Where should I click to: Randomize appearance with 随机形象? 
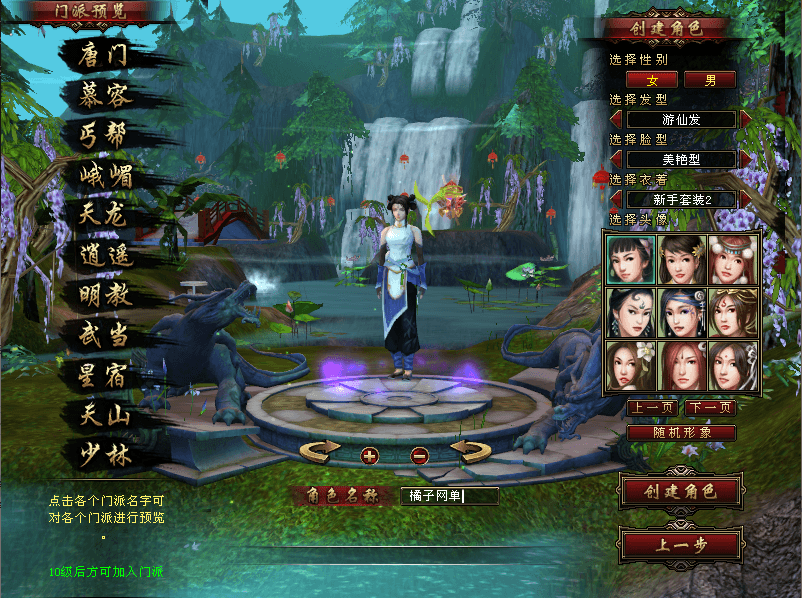[681, 433]
